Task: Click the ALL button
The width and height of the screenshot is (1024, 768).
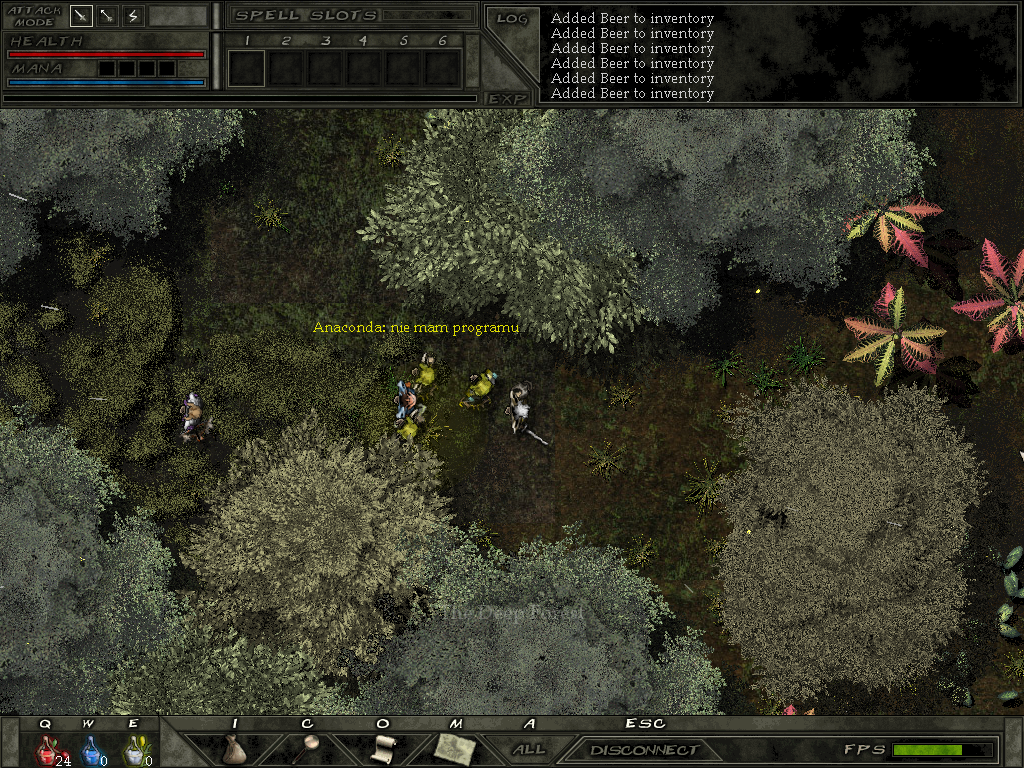Action: (529, 749)
